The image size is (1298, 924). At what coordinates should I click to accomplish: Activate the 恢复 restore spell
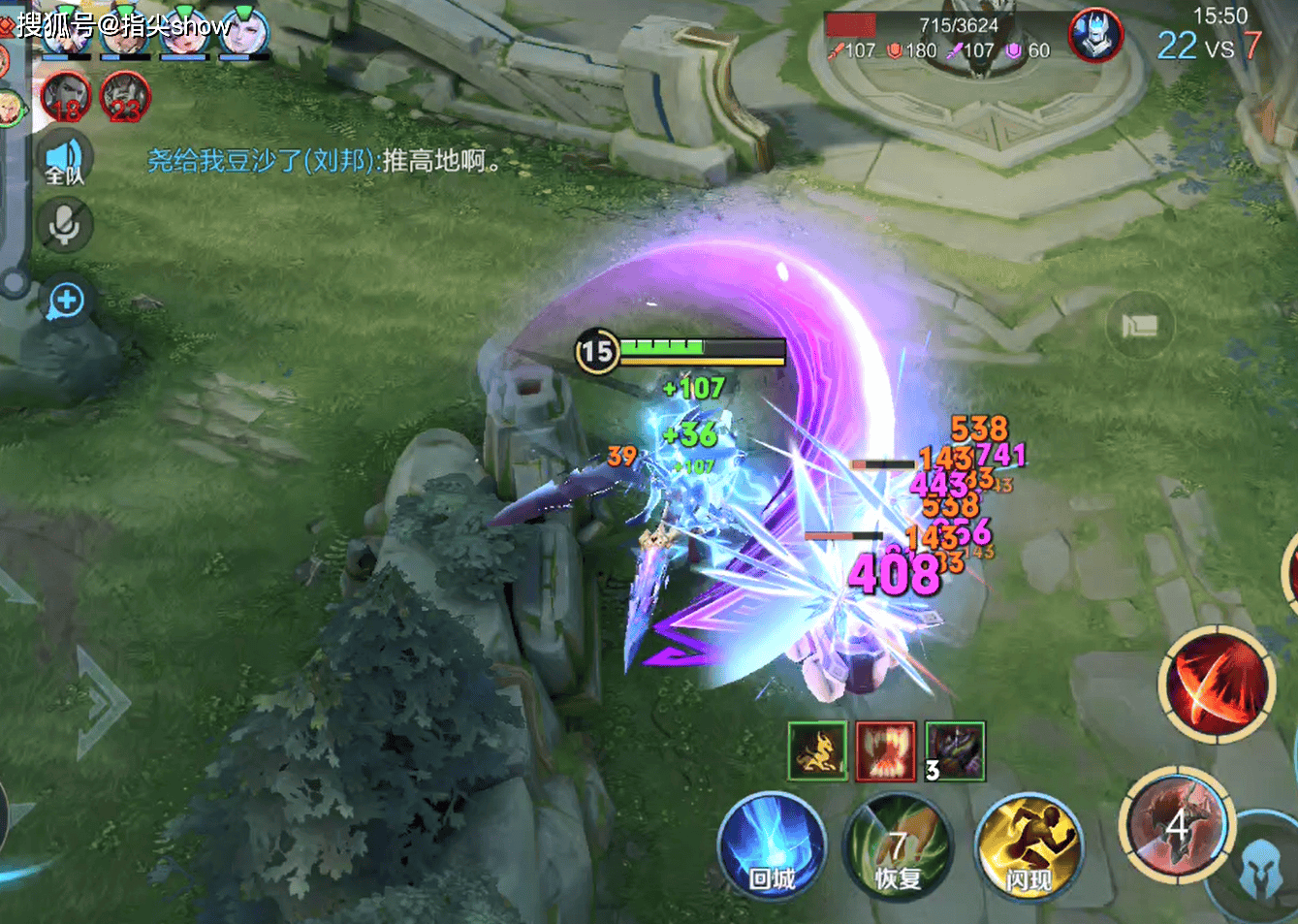[898, 846]
